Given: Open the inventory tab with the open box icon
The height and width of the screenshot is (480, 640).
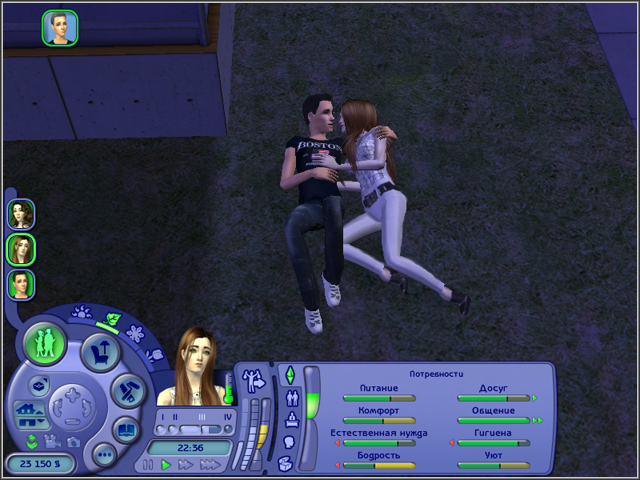Looking at the screenshot, I should click(x=285, y=462).
